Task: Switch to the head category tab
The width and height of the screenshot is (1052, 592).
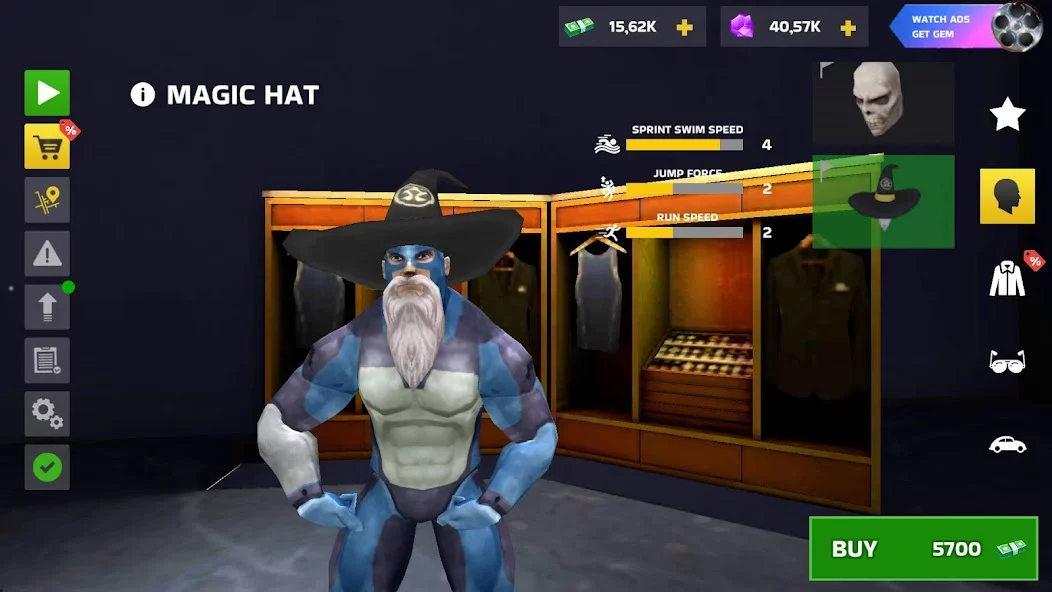Action: [x=1007, y=196]
